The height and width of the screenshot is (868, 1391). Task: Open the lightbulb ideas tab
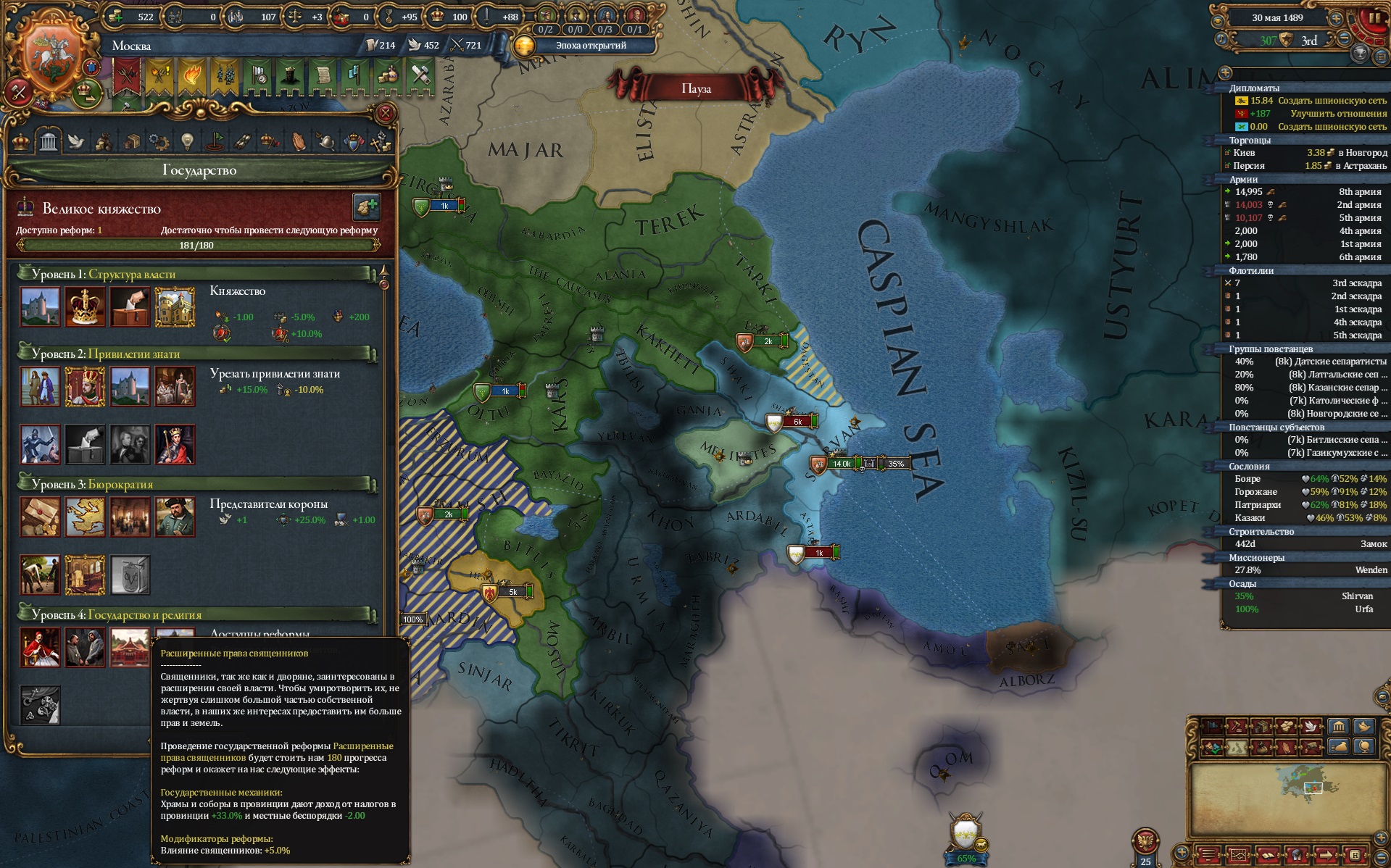pos(187,141)
